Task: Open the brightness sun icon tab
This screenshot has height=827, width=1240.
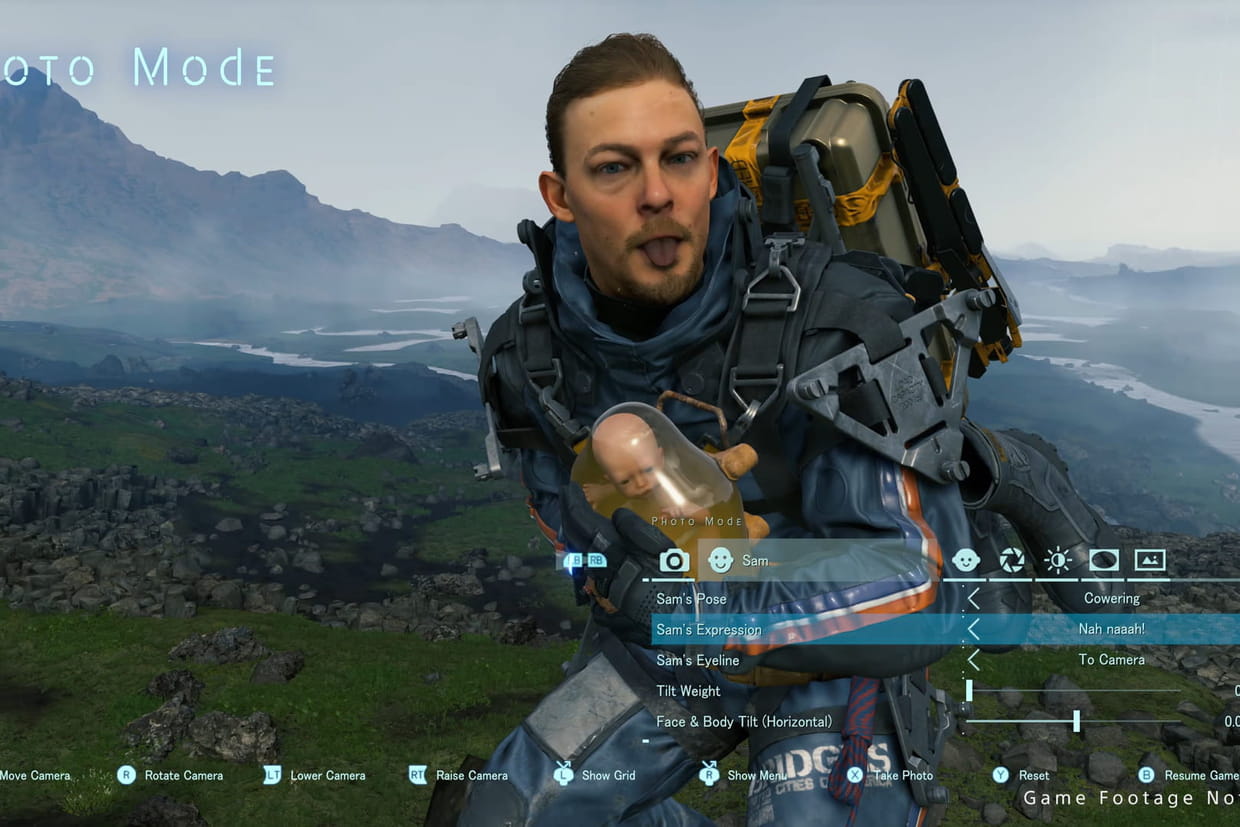Action: pyautogui.click(x=1057, y=560)
